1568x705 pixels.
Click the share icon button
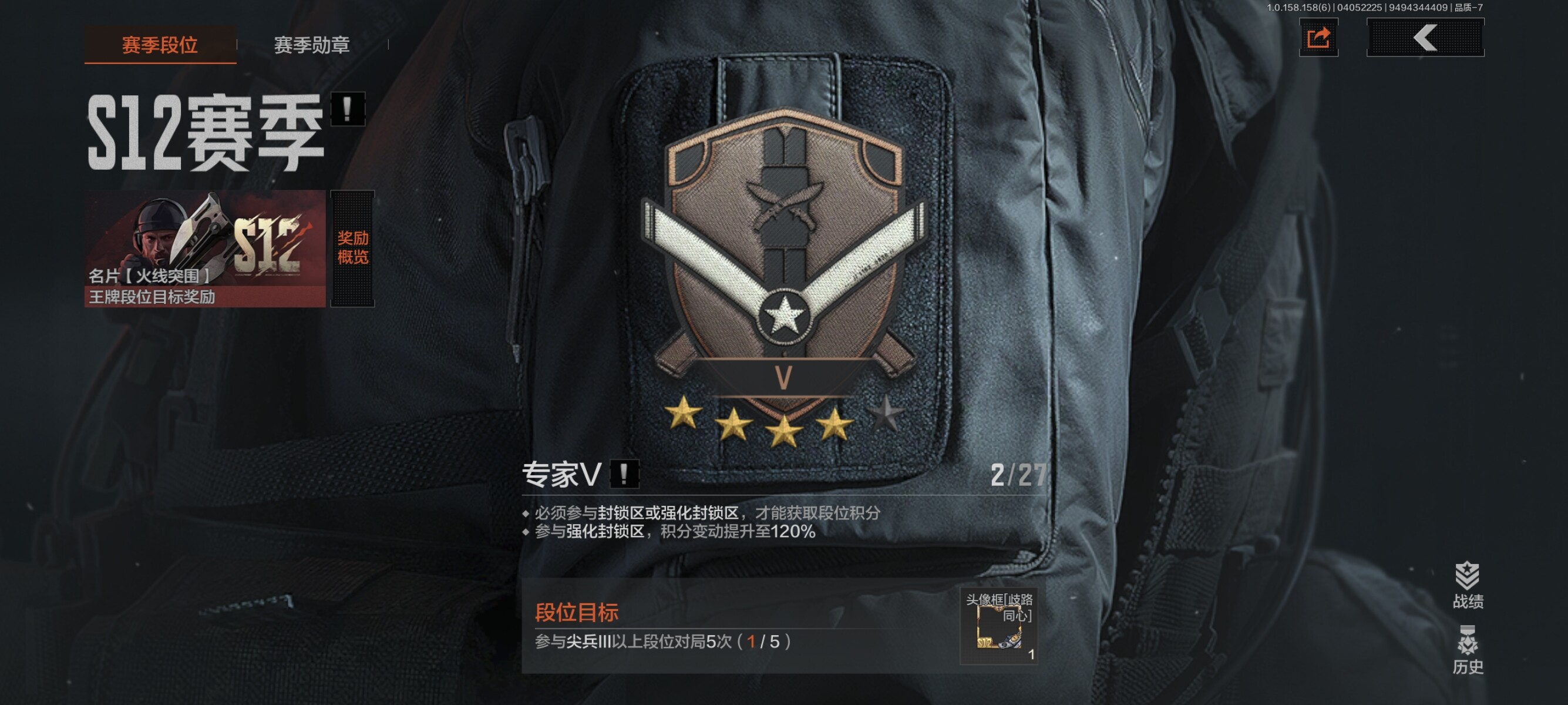click(x=1318, y=38)
